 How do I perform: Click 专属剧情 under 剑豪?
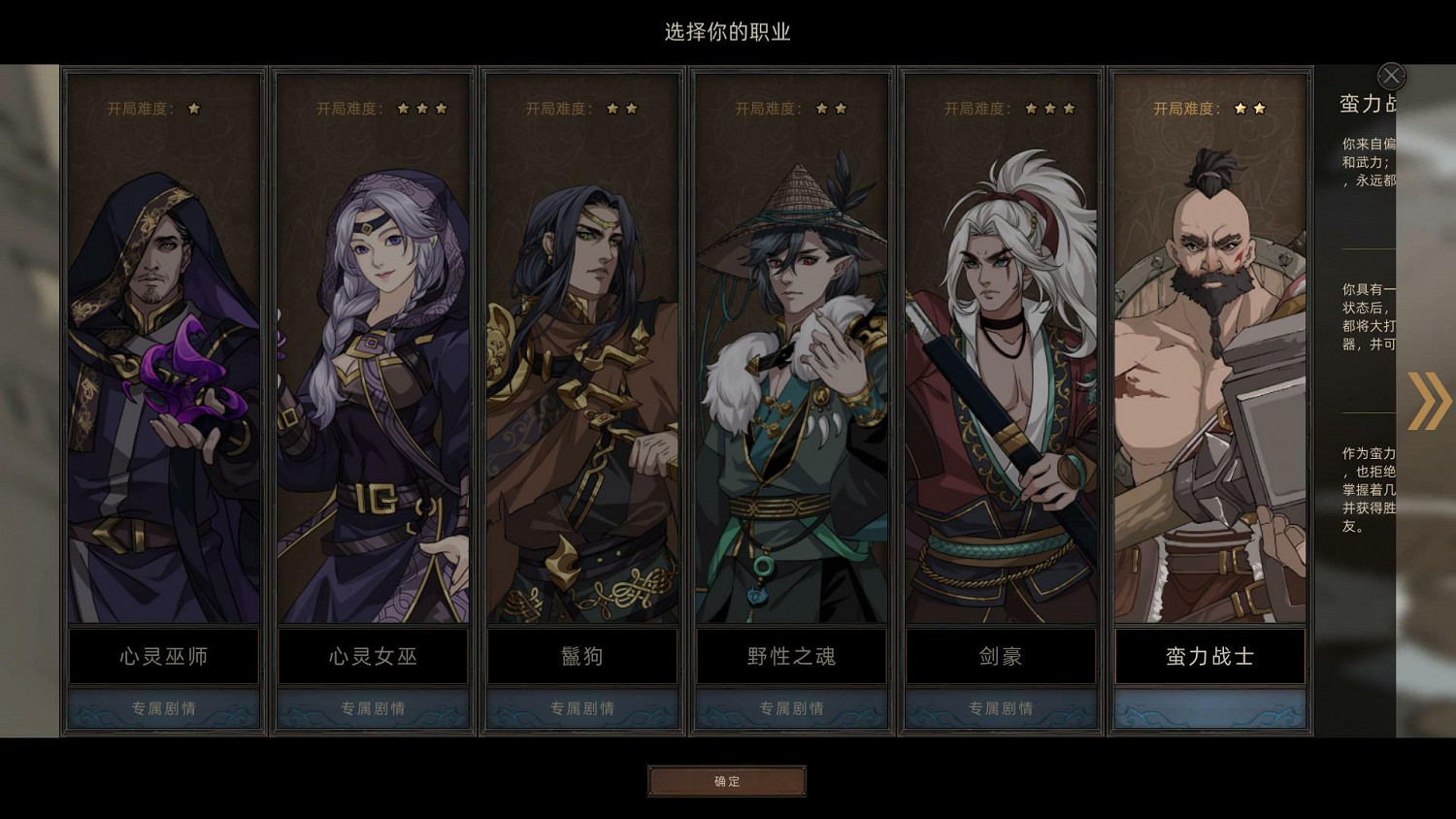click(1000, 708)
